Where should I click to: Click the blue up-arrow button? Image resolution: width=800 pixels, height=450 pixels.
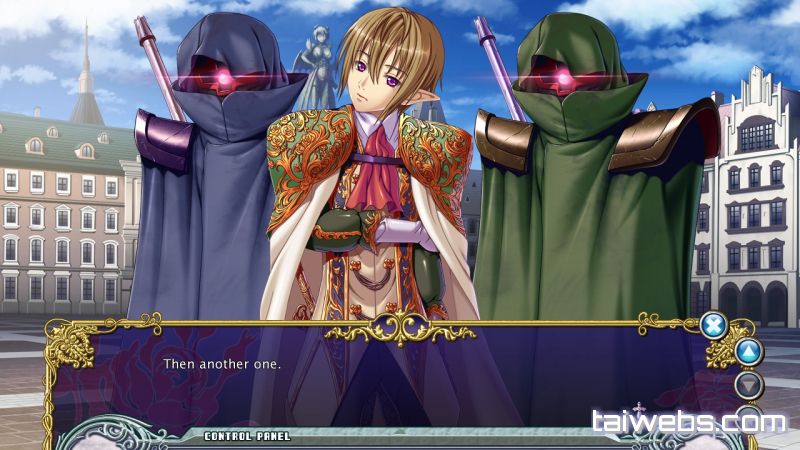tap(748, 352)
